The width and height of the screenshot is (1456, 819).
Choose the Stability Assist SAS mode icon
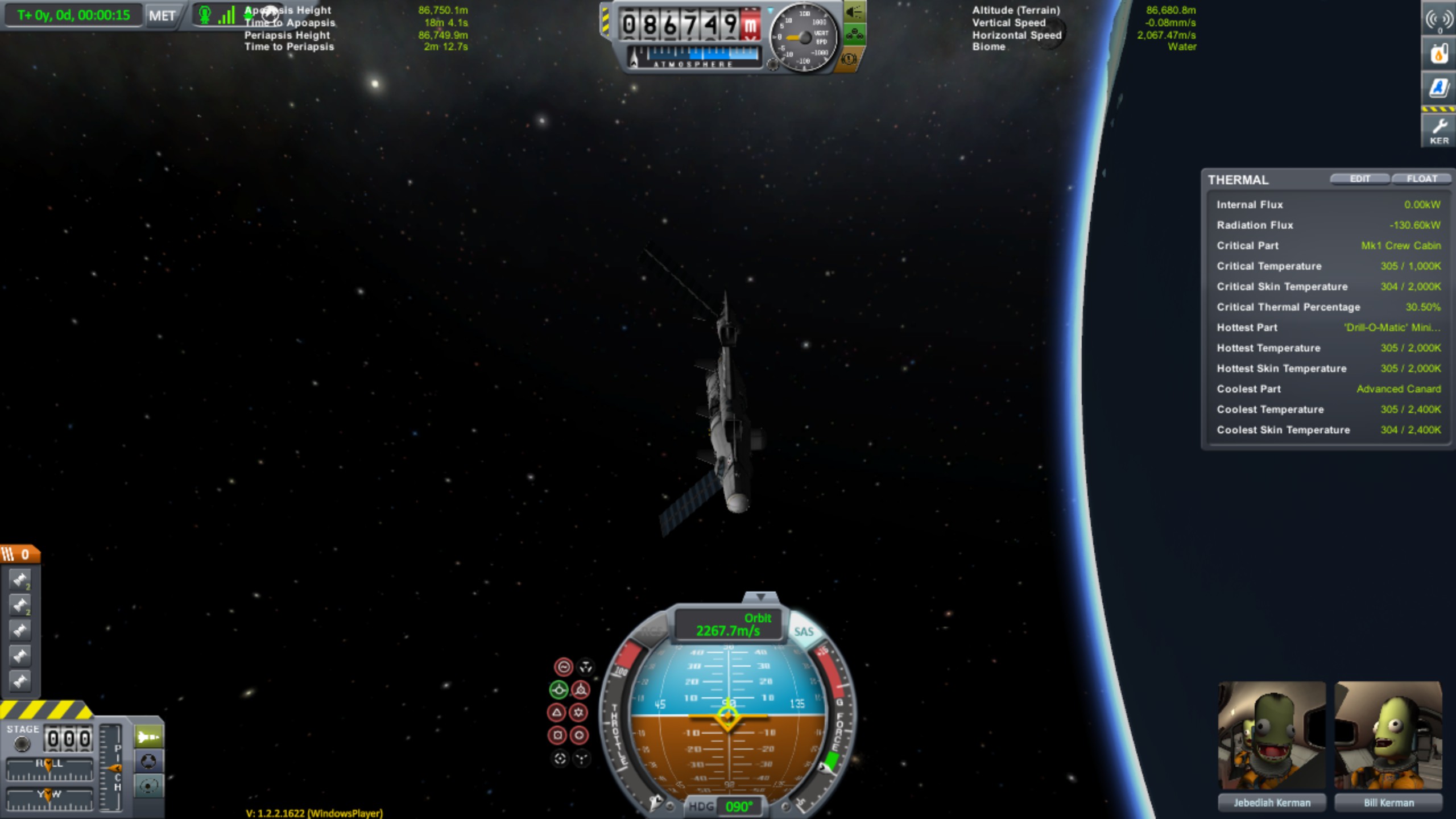click(x=563, y=667)
